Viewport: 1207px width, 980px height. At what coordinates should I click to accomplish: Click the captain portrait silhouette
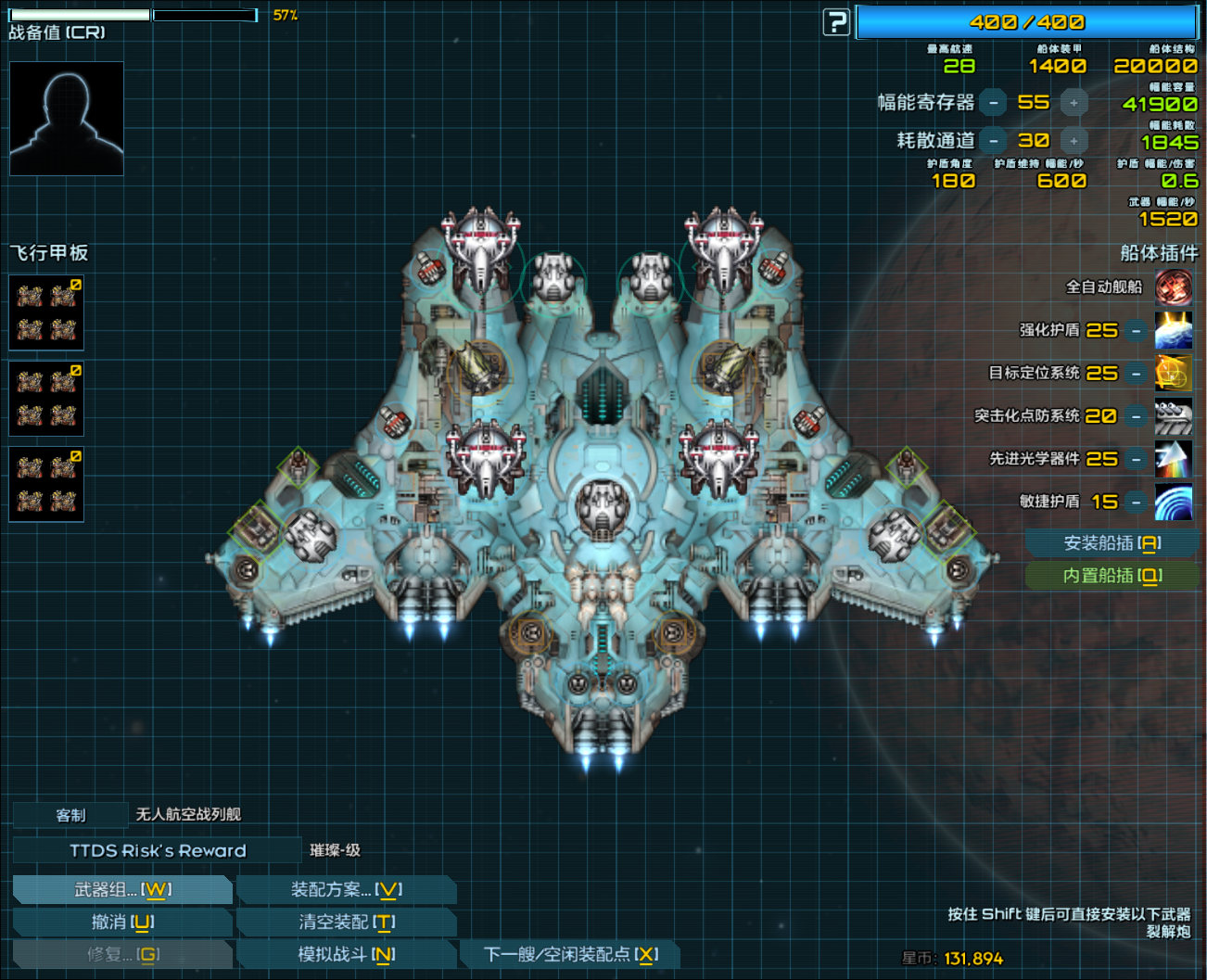click(x=67, y=119)
